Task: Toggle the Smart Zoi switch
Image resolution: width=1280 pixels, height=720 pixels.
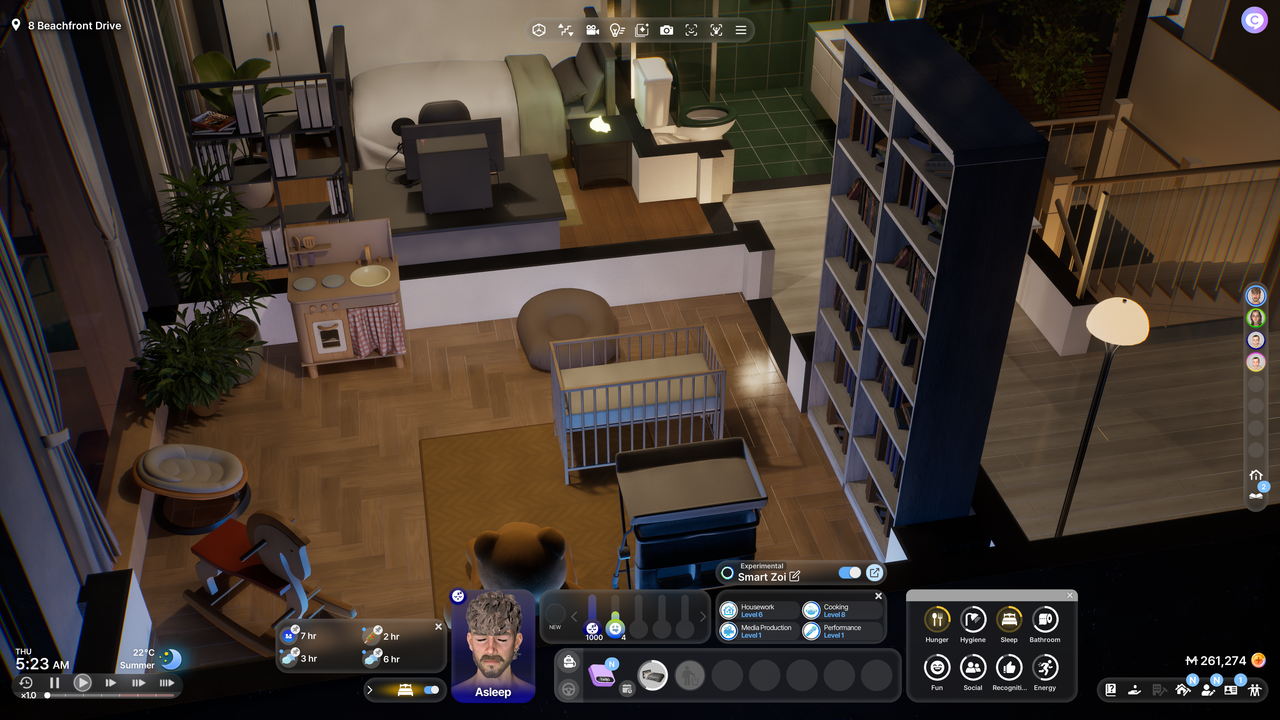Action: pyautogui.click(x=849, y=573)
